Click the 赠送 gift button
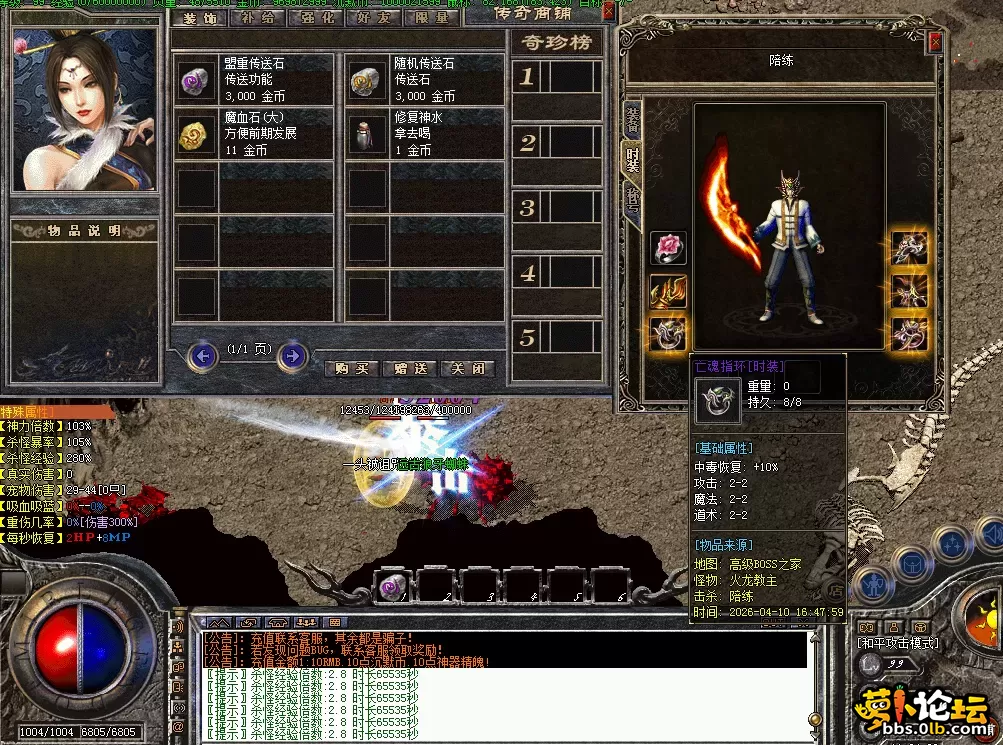Image resolution: width=1003 pixels, height=745 pixels. (410, 369)
